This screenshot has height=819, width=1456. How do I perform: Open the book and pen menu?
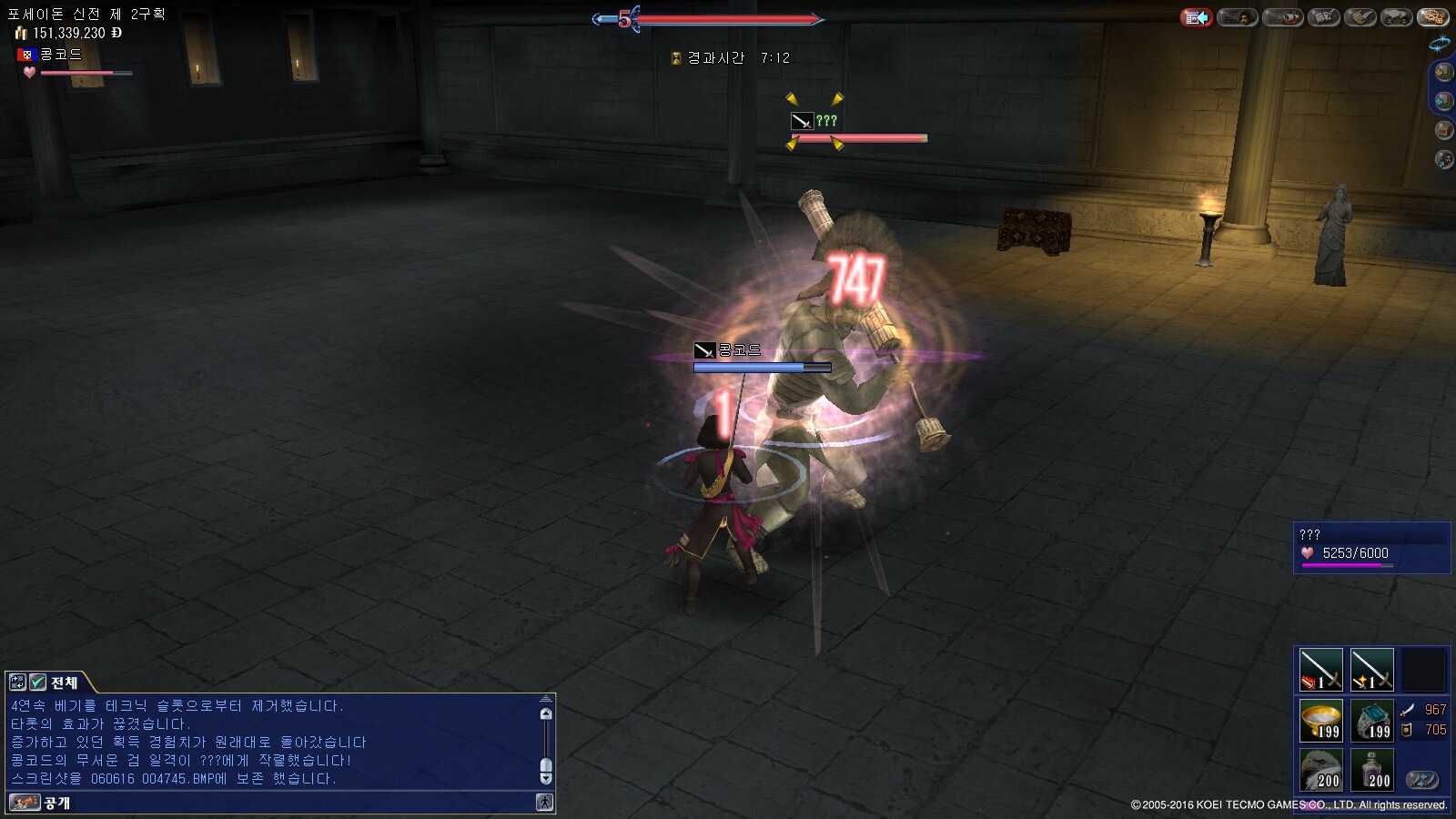(x=1324, y=17)
